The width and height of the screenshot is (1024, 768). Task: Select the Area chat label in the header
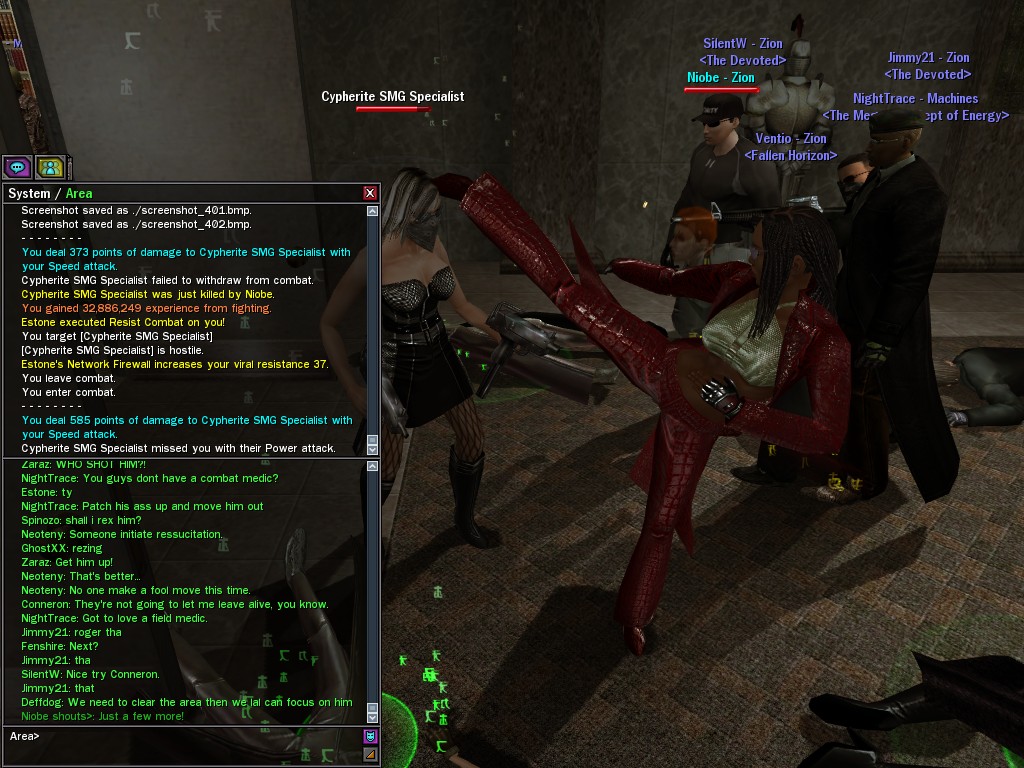(78, 193)
